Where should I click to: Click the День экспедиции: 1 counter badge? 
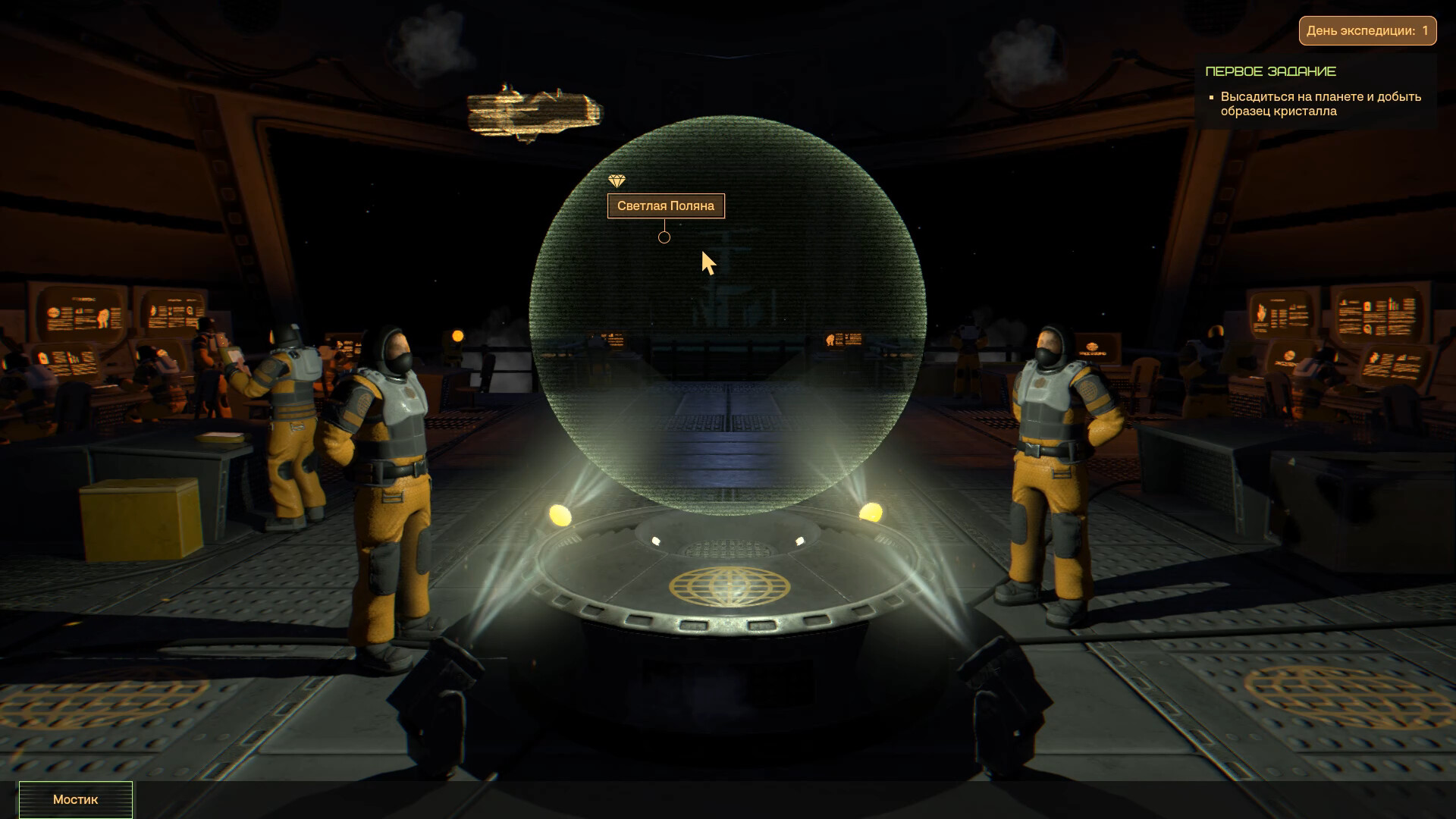coord(1367,30)
